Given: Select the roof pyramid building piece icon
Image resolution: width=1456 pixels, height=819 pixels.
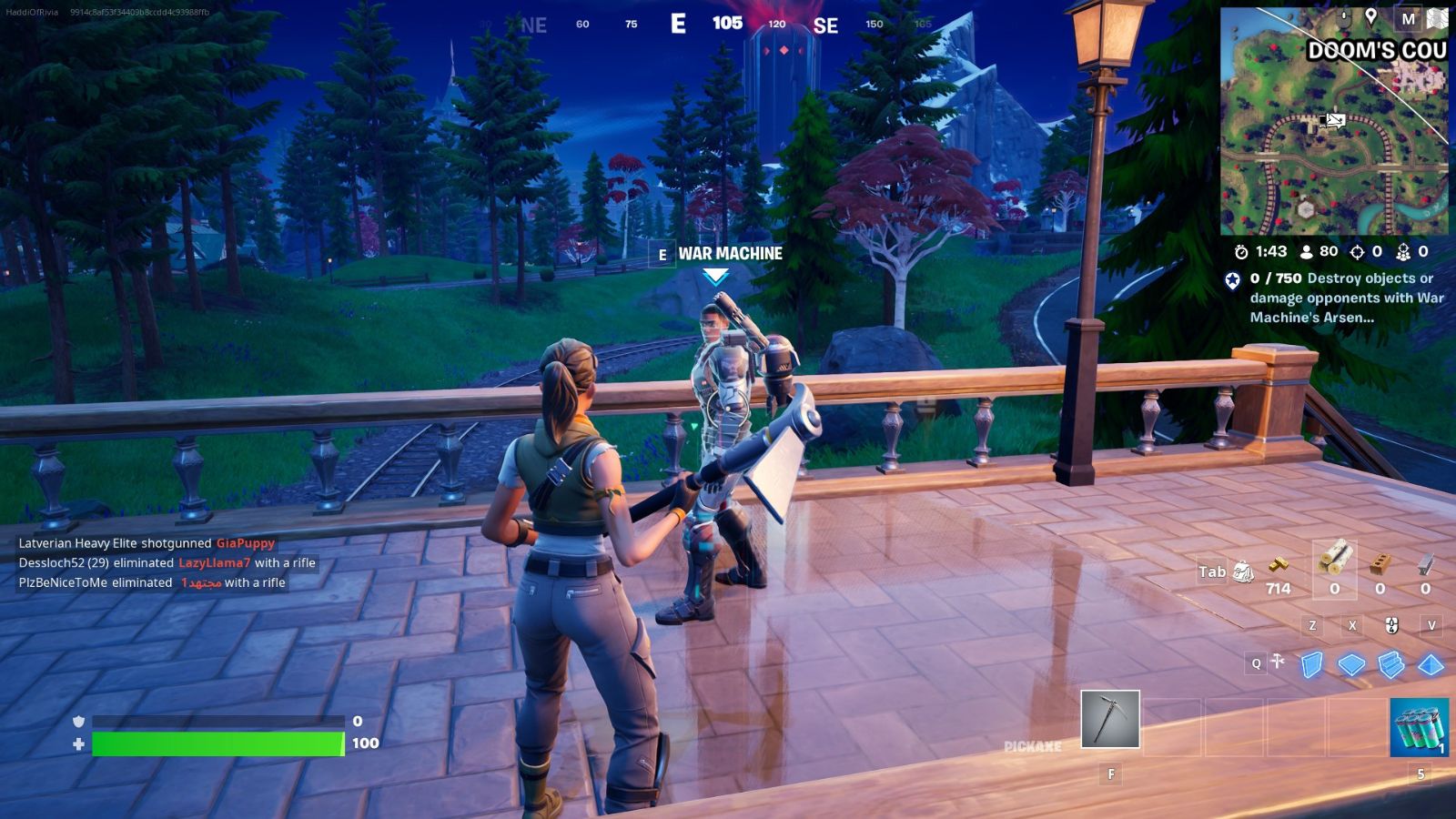Looking at the screenshot, I should click(1430, 665).
